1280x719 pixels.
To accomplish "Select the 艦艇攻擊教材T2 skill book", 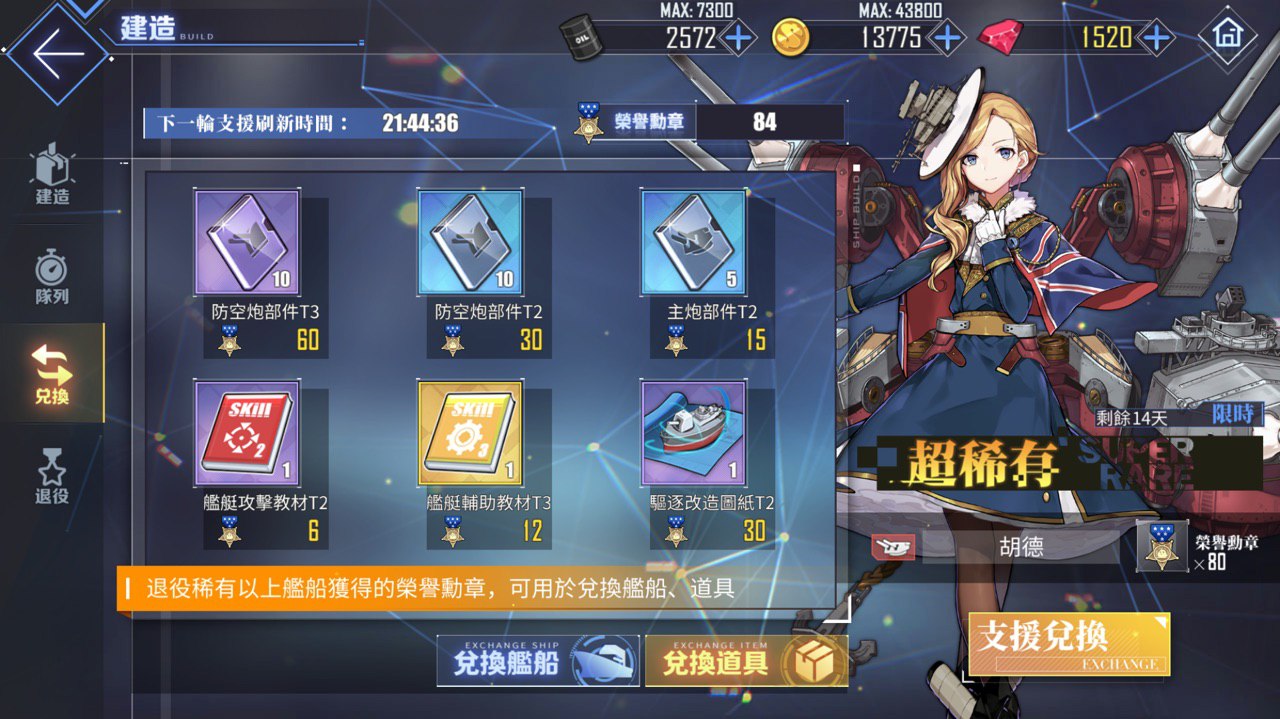I will coord(246,432).
